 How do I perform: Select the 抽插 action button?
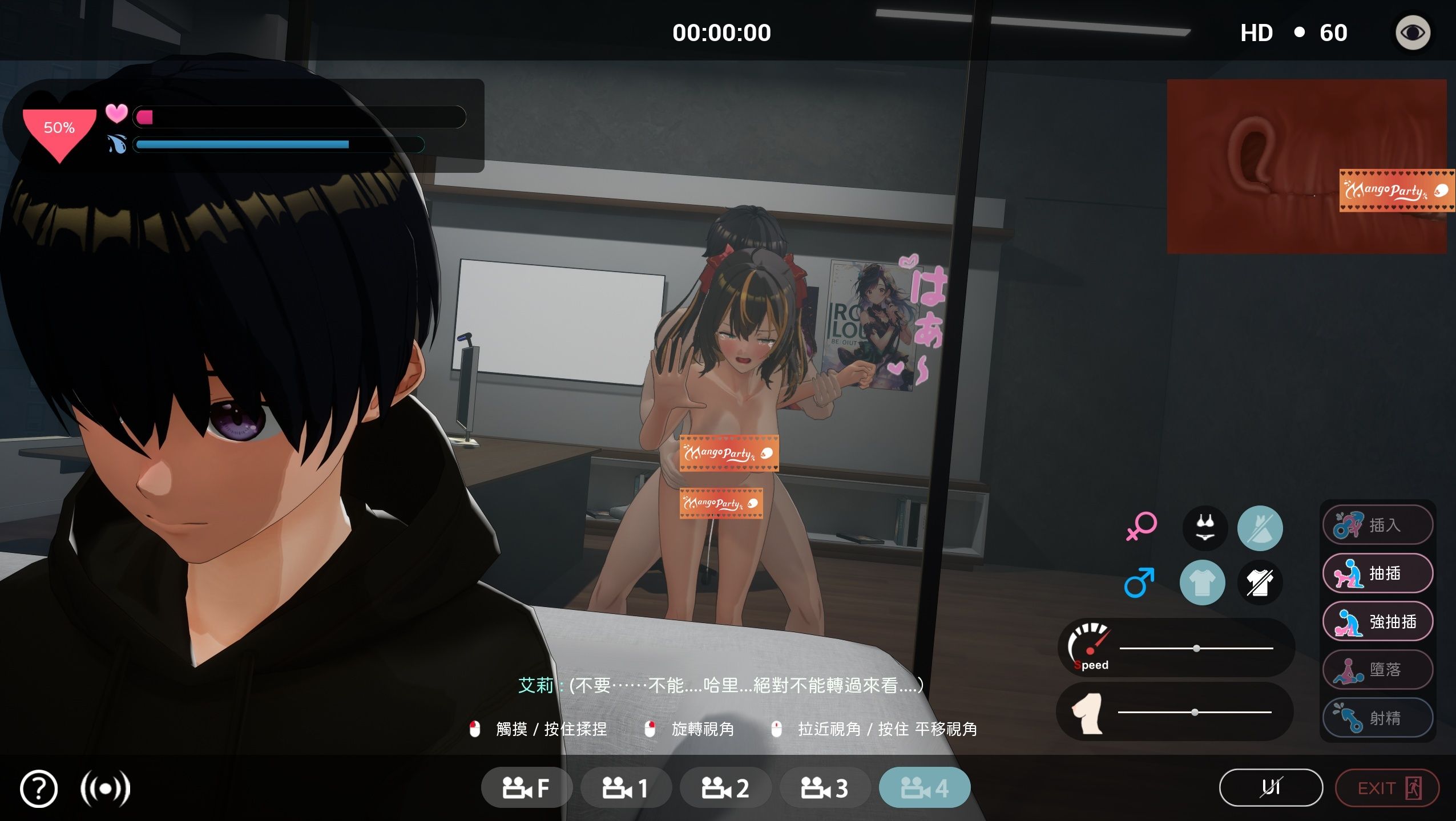1377,573
